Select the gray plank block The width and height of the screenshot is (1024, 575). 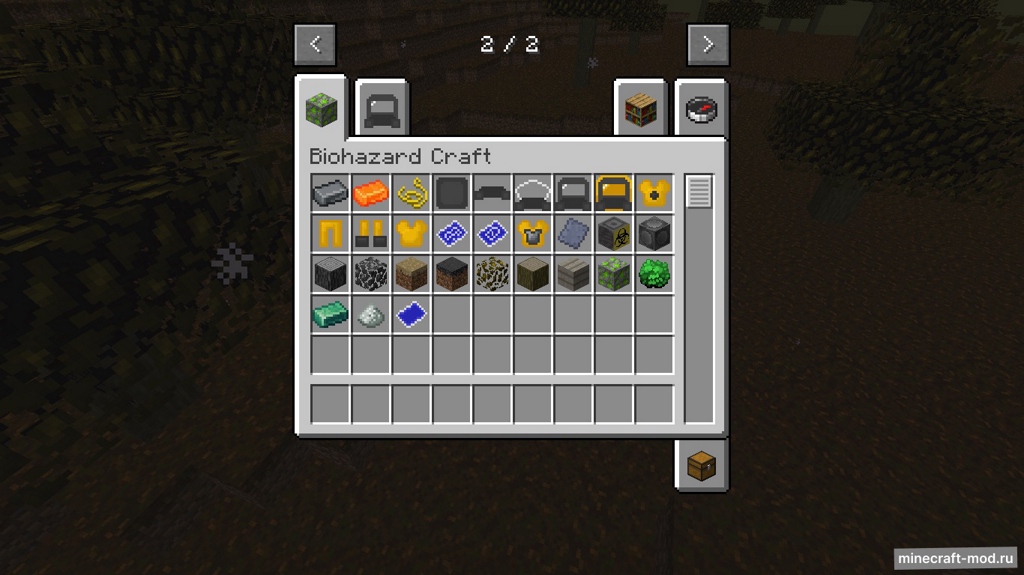coord(573,273)
